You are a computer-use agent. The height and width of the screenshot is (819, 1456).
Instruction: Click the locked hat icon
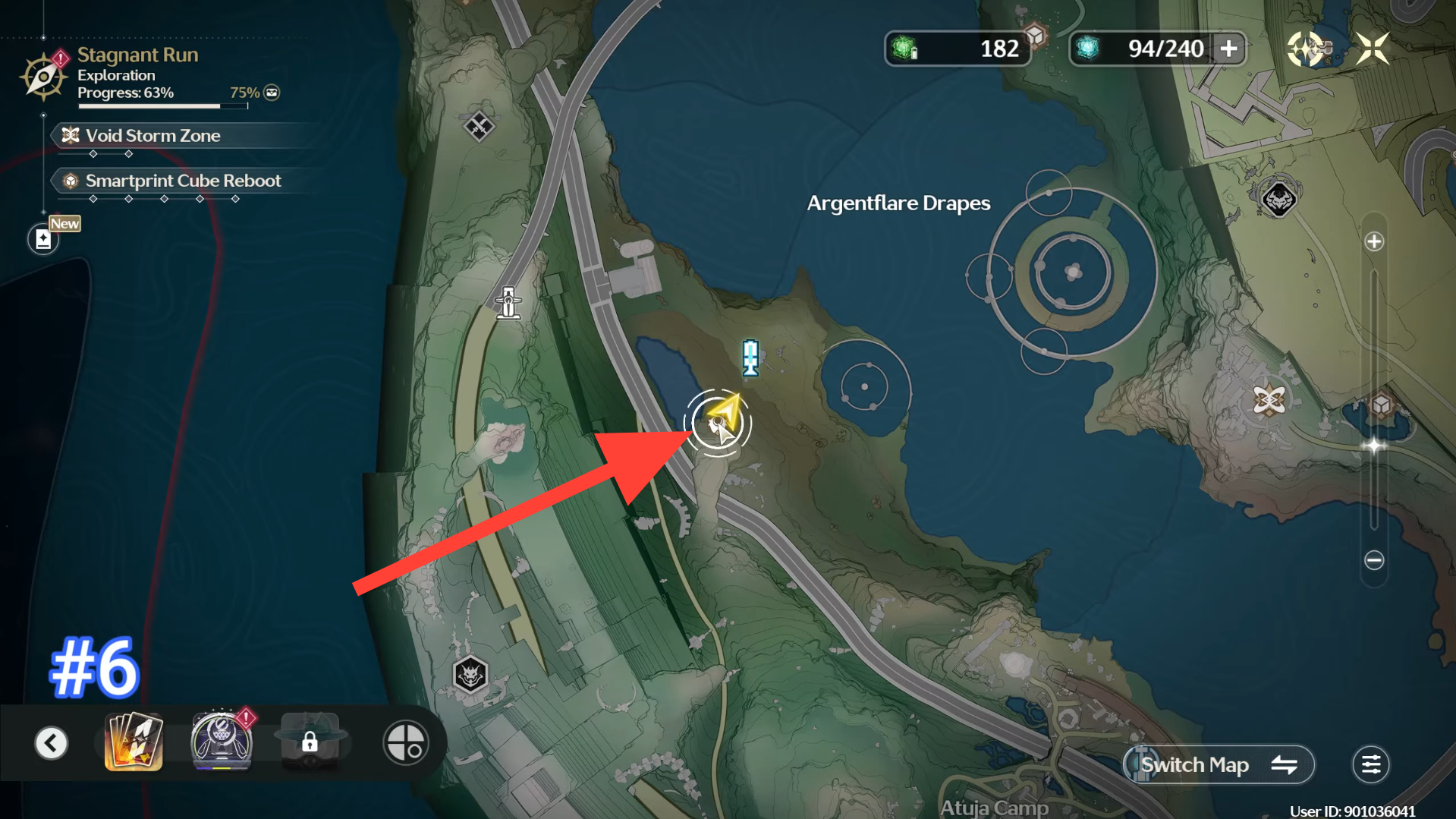(310, 742)
